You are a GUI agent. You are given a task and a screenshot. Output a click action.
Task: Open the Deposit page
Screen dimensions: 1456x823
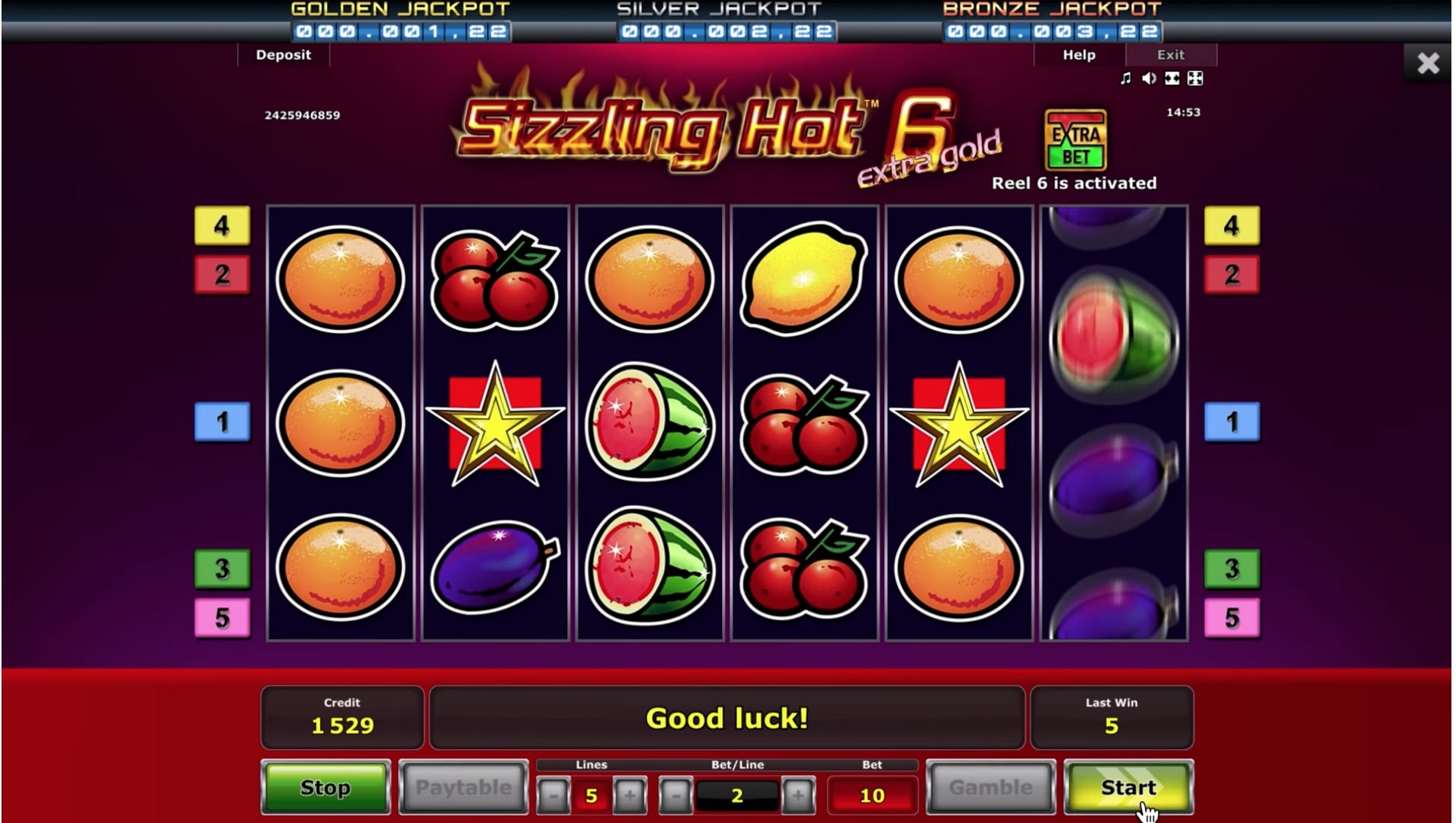click(x=284, y=55)
